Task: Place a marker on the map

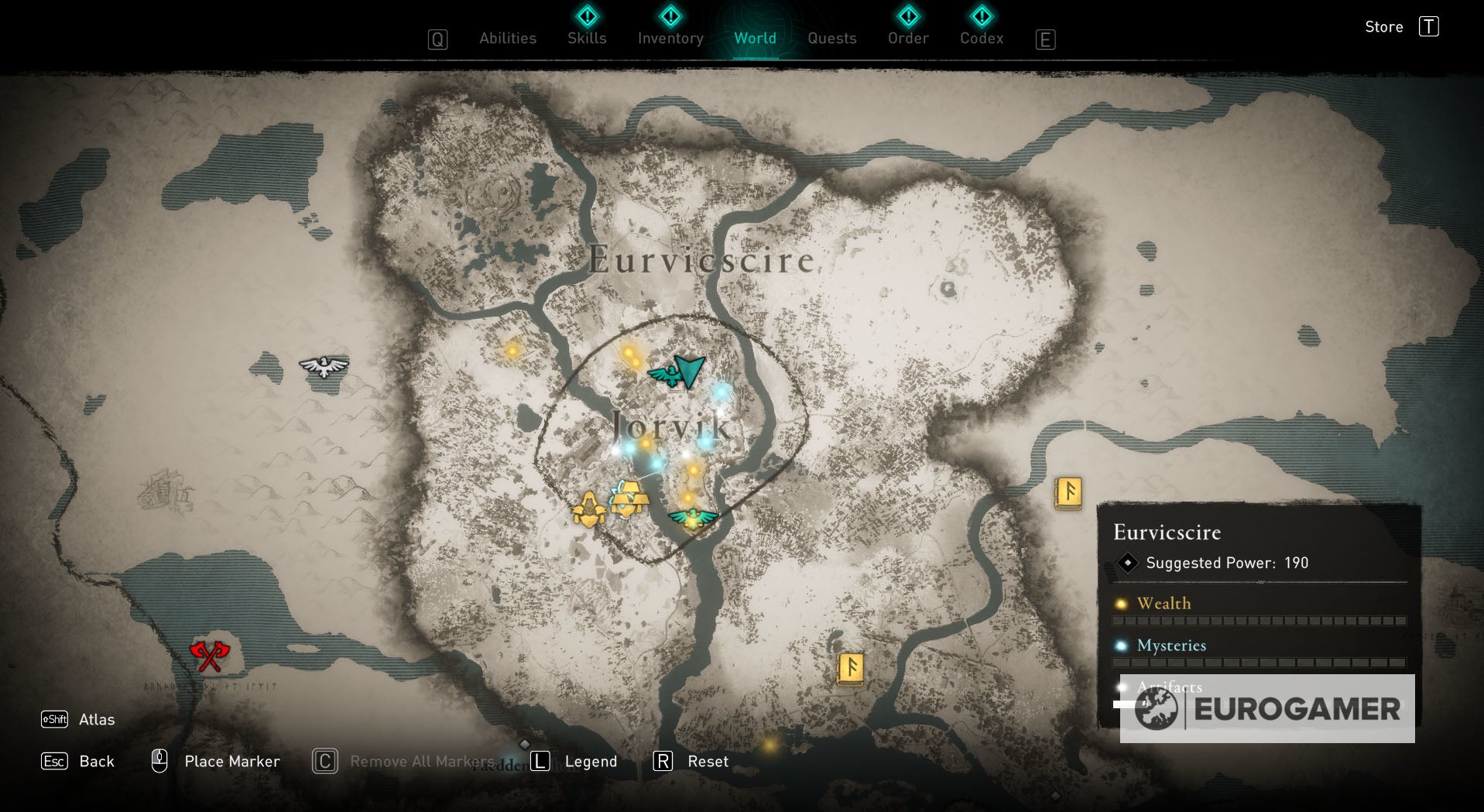Action: [x=231, y=761]
